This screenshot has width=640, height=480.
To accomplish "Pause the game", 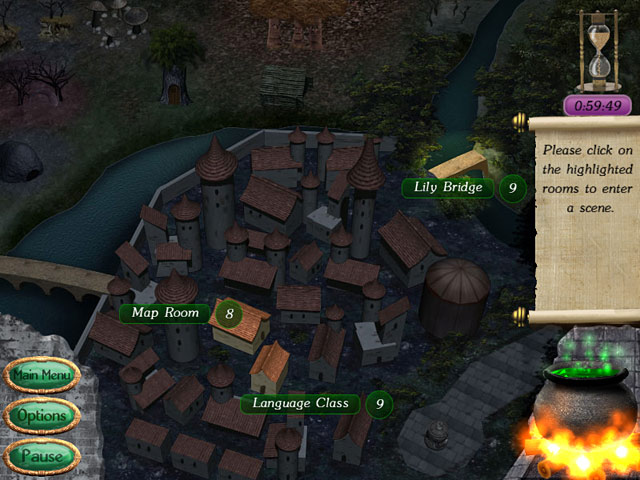I will 41,456.
